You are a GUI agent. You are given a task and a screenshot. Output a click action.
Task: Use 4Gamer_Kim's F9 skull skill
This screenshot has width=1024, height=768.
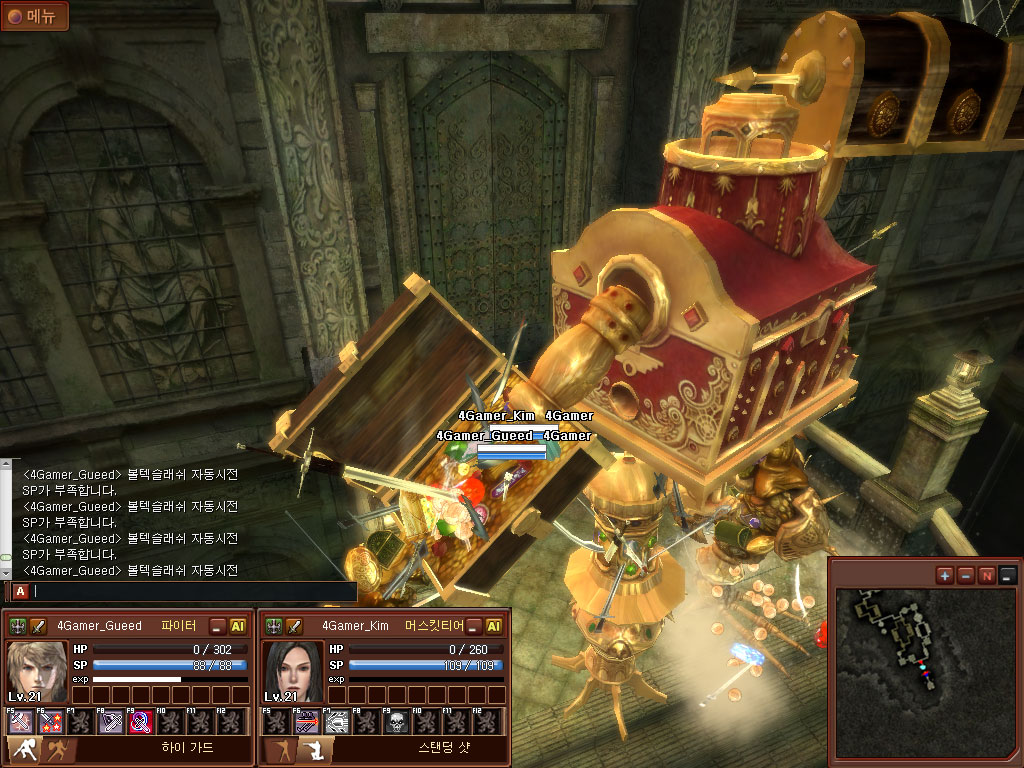click(396, 722)
